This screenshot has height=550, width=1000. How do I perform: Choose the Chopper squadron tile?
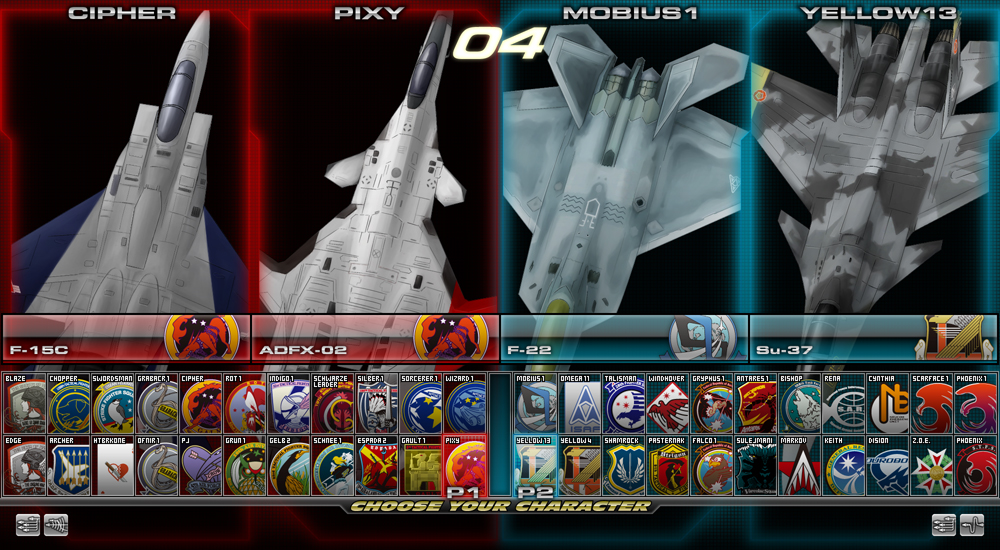point(68,403)
